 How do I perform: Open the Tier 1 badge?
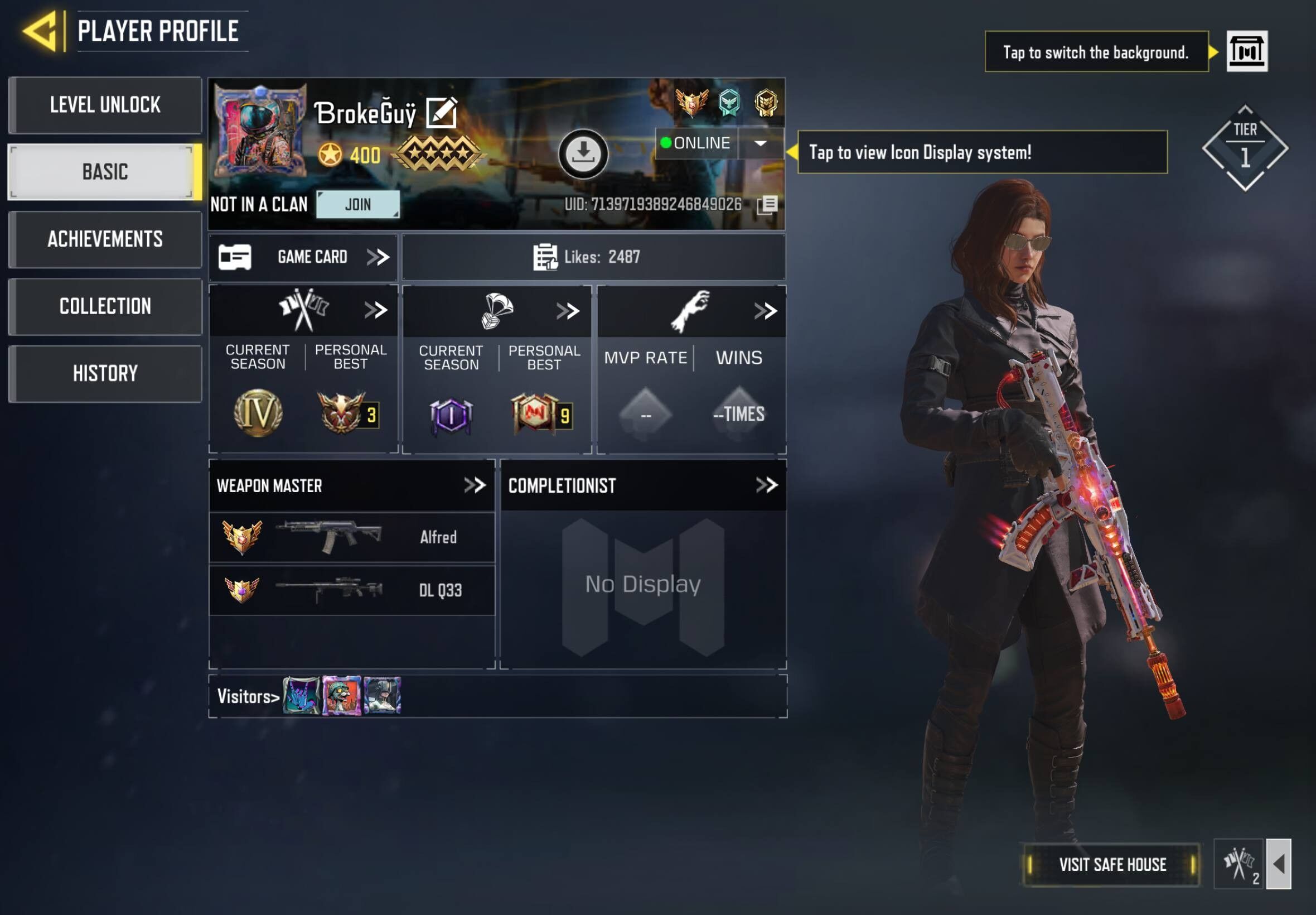pyautogui.click(x=1245, y=148)
